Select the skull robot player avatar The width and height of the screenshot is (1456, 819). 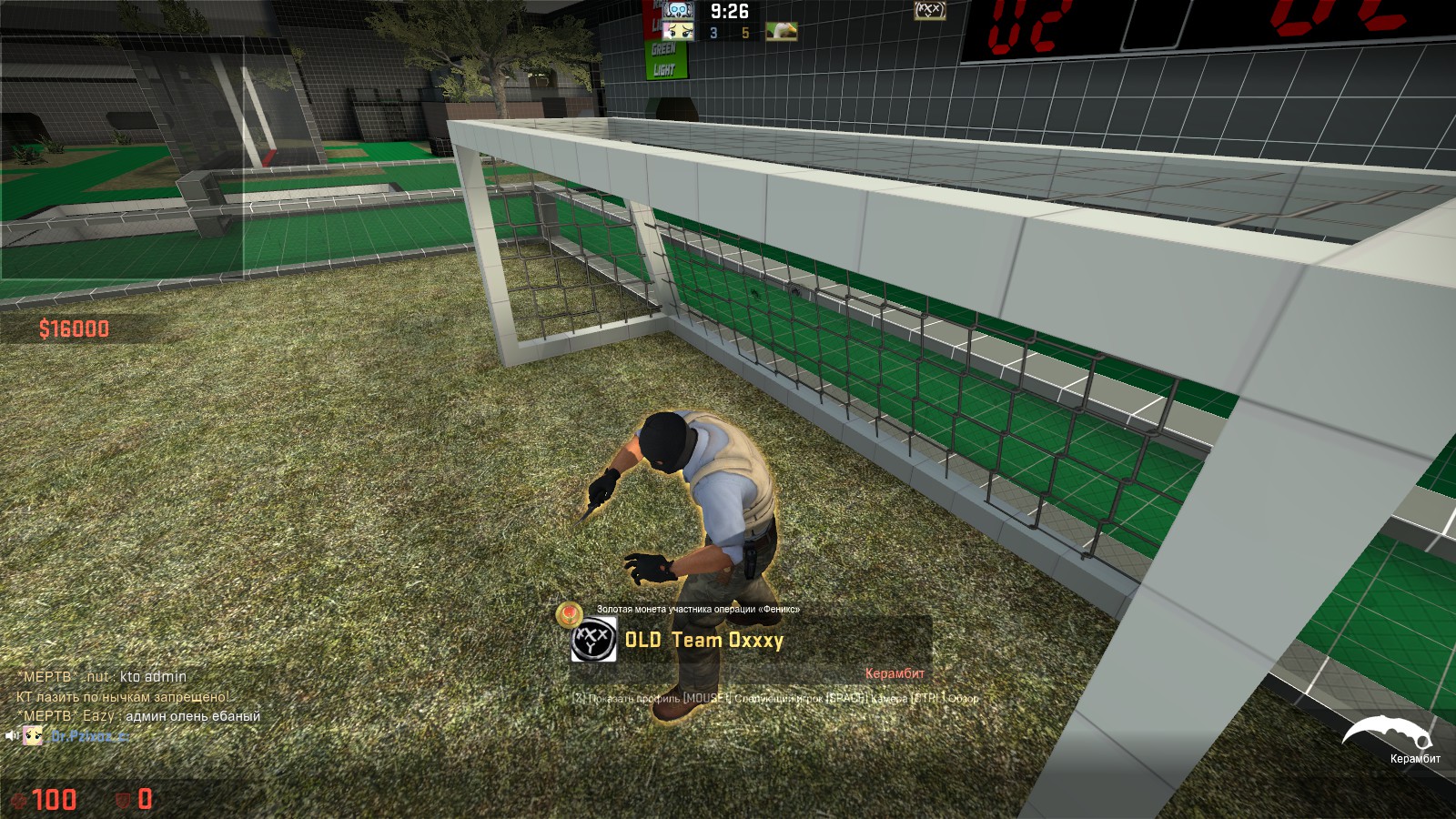tap(678, 11)
